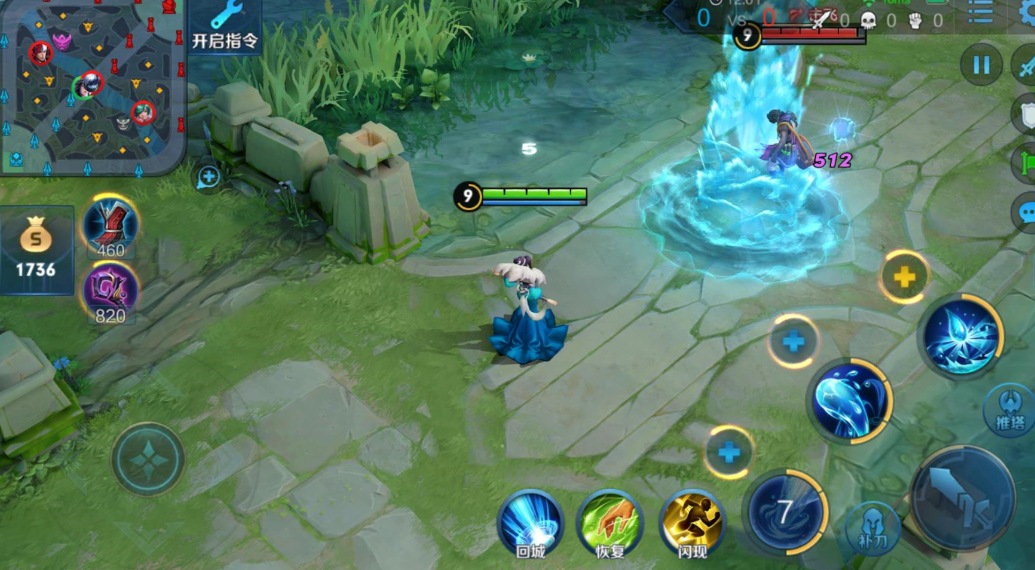Open the 开启指令 wrench button
This screenshot has height=570, width=1035.
[226, 26]
